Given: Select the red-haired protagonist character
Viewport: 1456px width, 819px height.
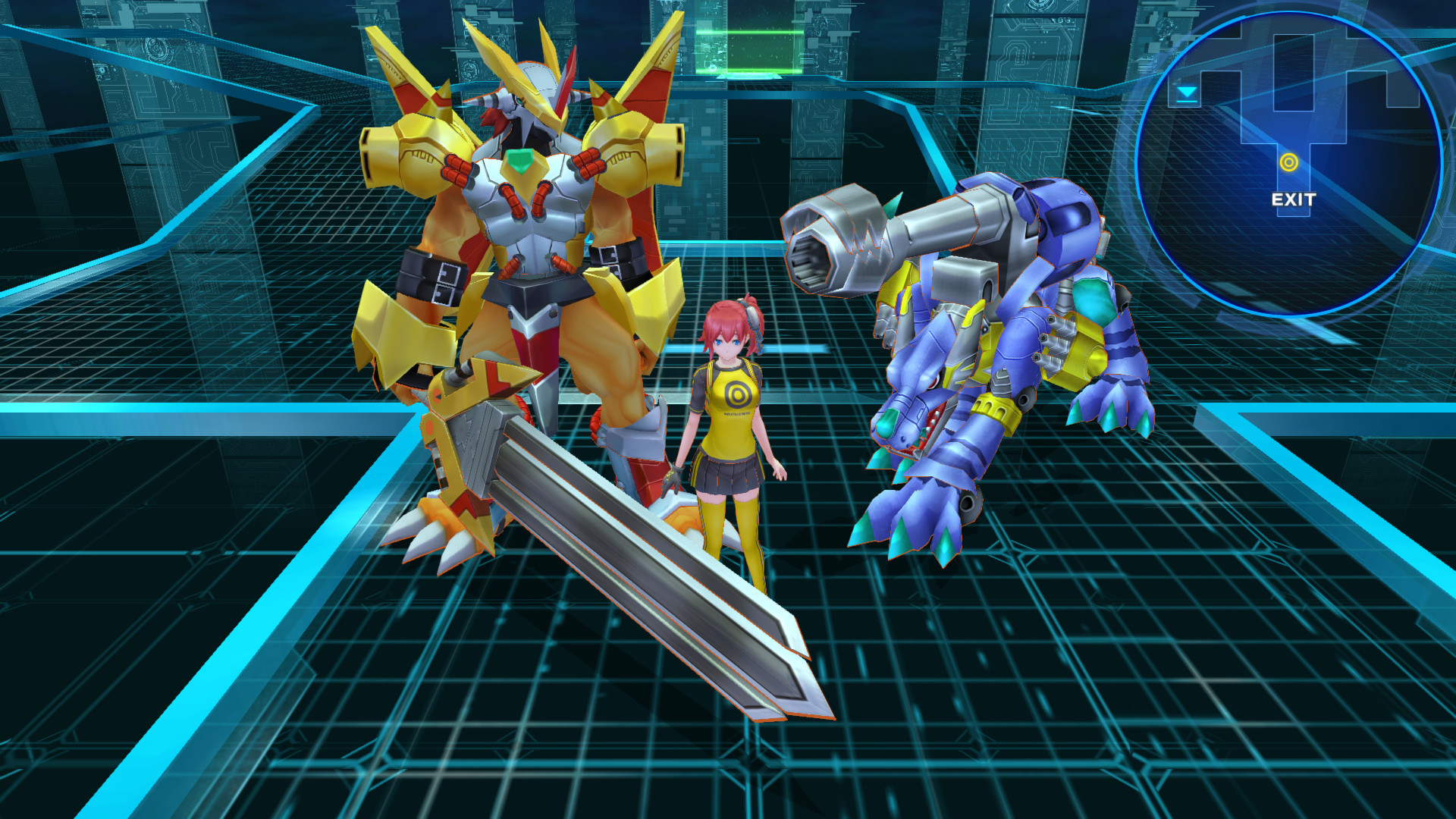Looking at the screenshot, I should click(x=732, y=425).
